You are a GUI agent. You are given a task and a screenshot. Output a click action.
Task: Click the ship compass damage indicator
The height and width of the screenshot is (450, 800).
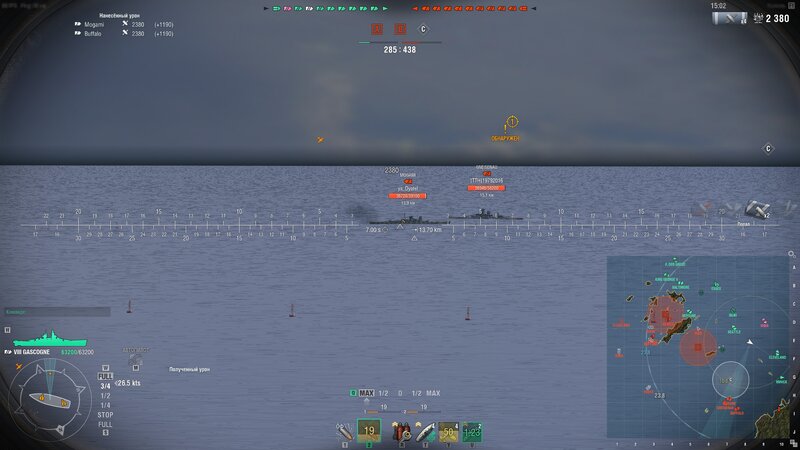tap(46, 398)
